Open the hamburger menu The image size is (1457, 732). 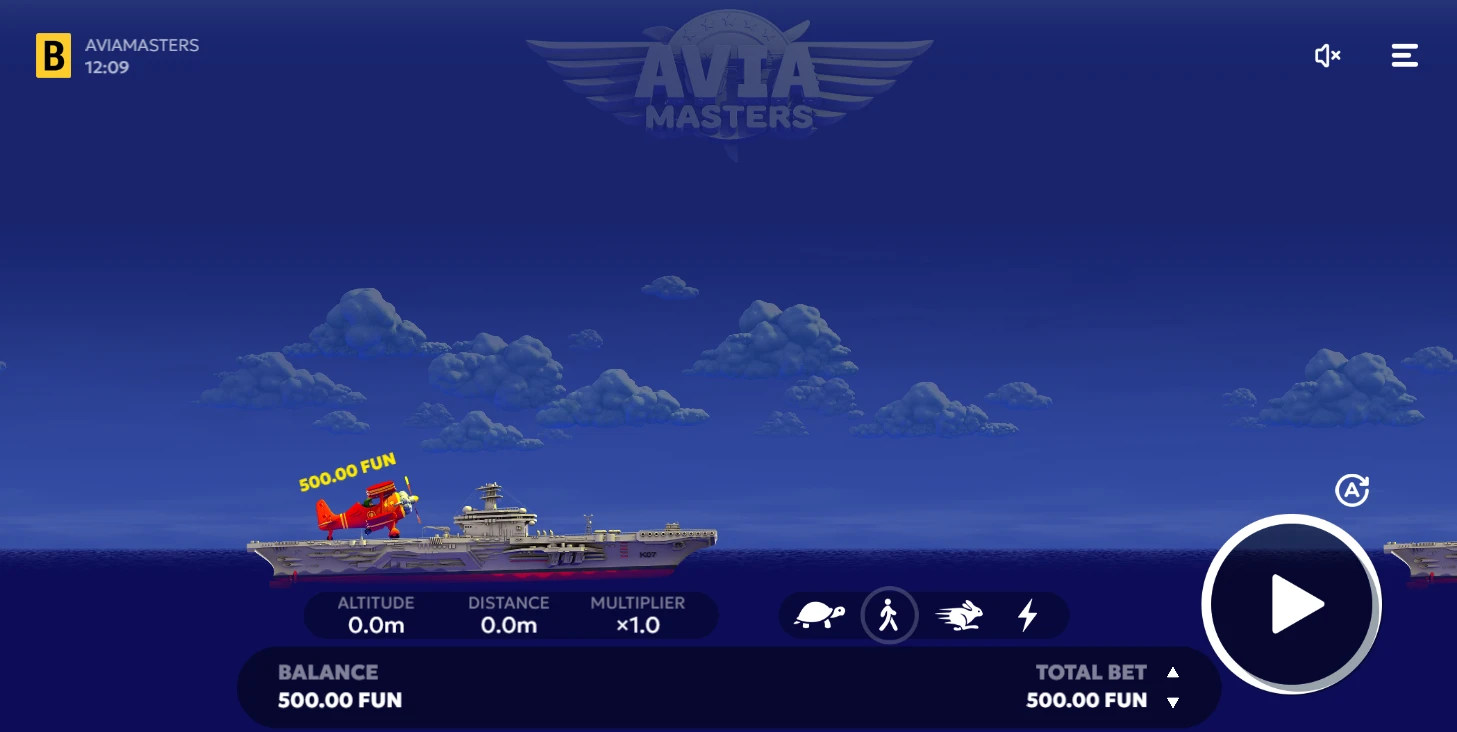pyautogui.click(x=1404, y=56)
